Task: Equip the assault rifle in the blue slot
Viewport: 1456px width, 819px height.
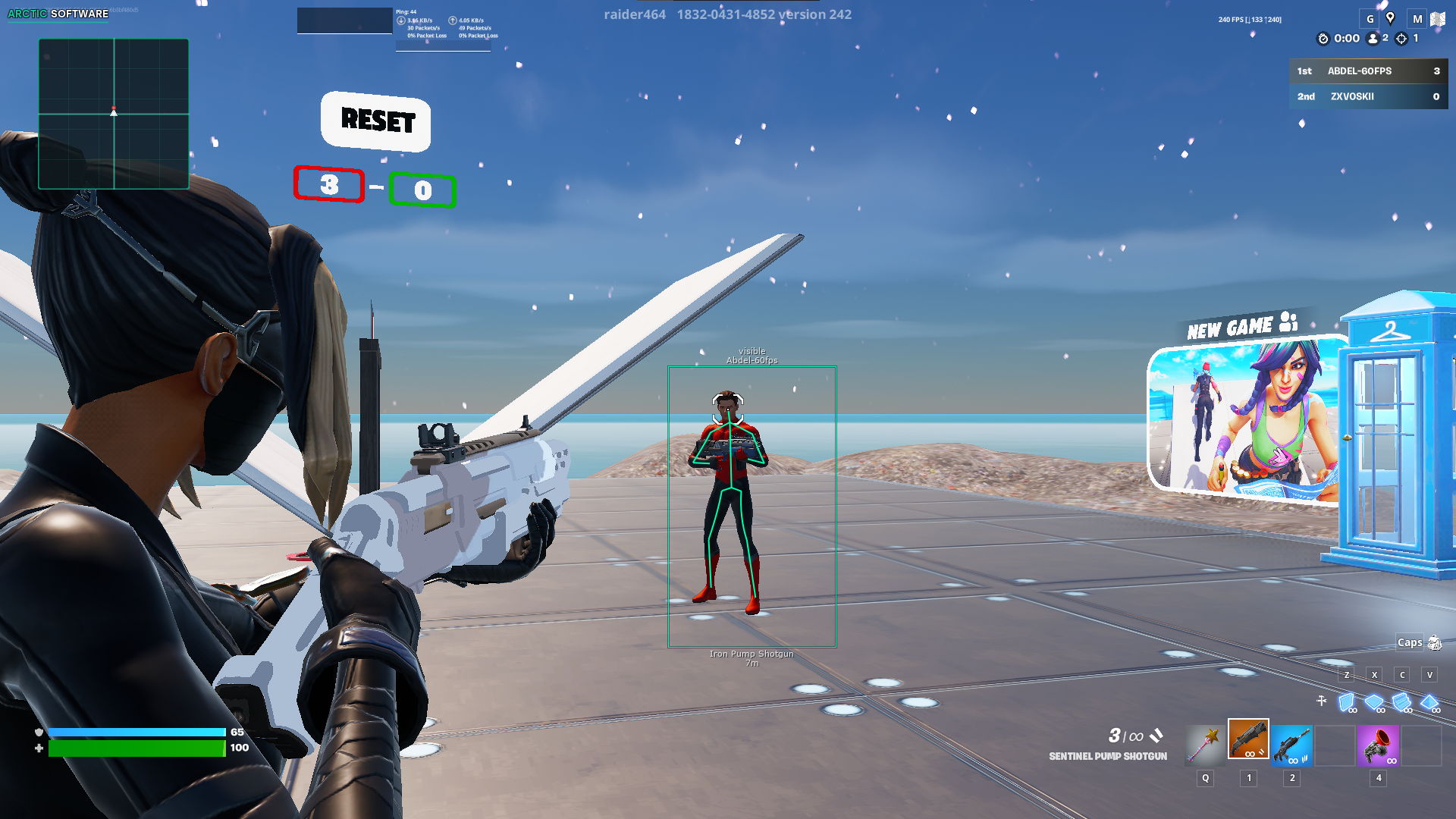Action: [1291, 744]
